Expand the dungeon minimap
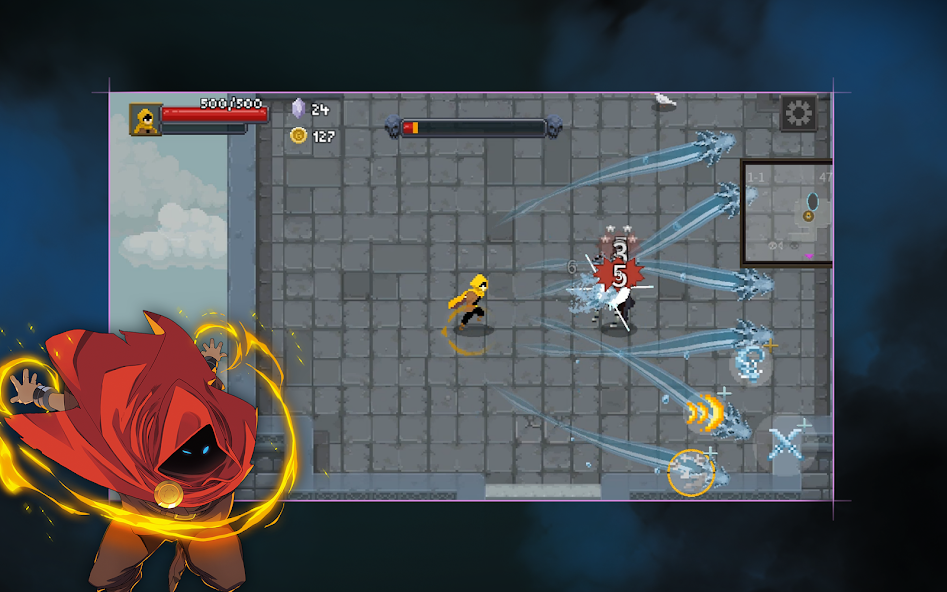Viewport: 947px width, 592px height. point(787,213)
